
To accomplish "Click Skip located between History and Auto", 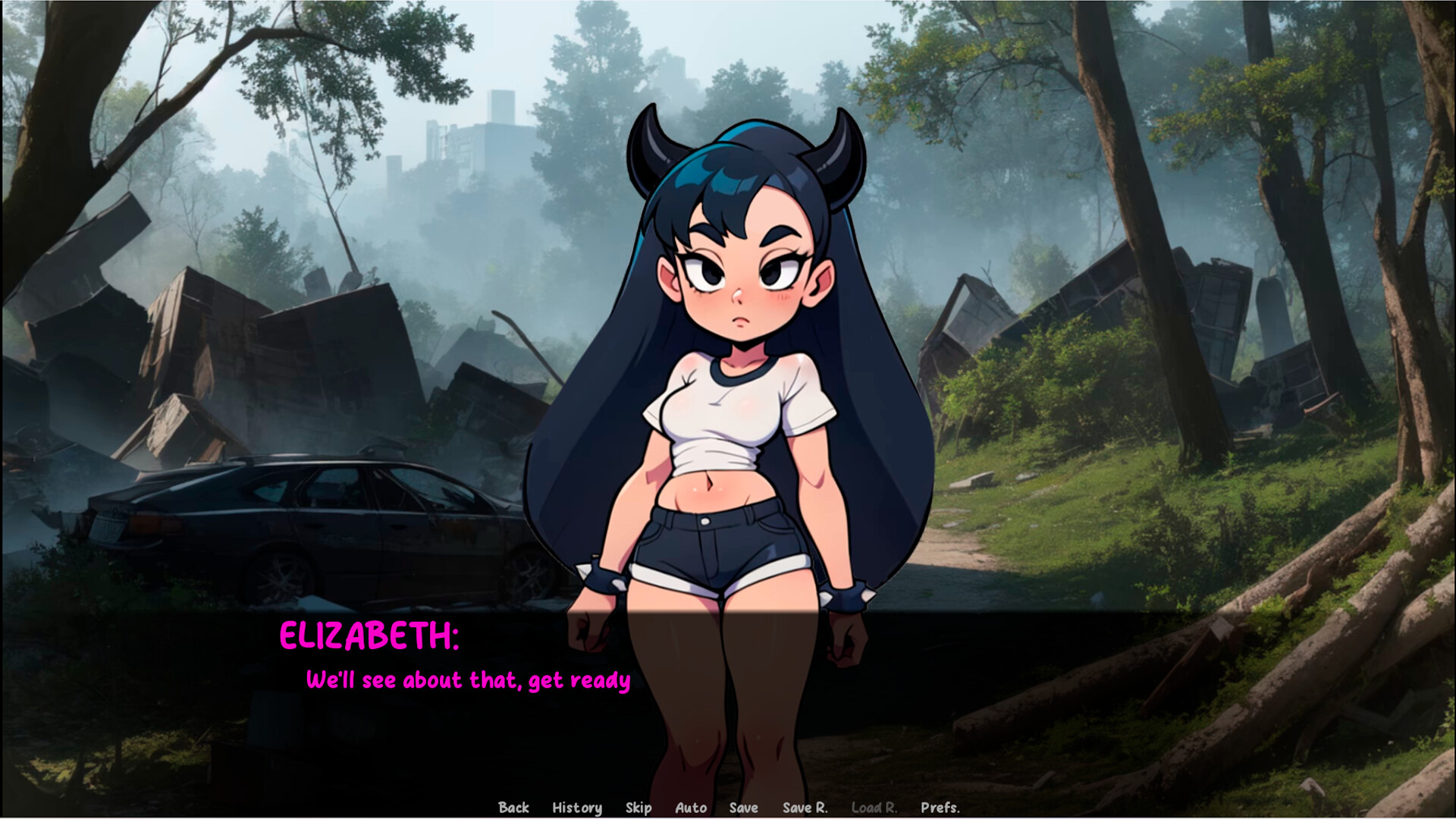I will [638, 808].
